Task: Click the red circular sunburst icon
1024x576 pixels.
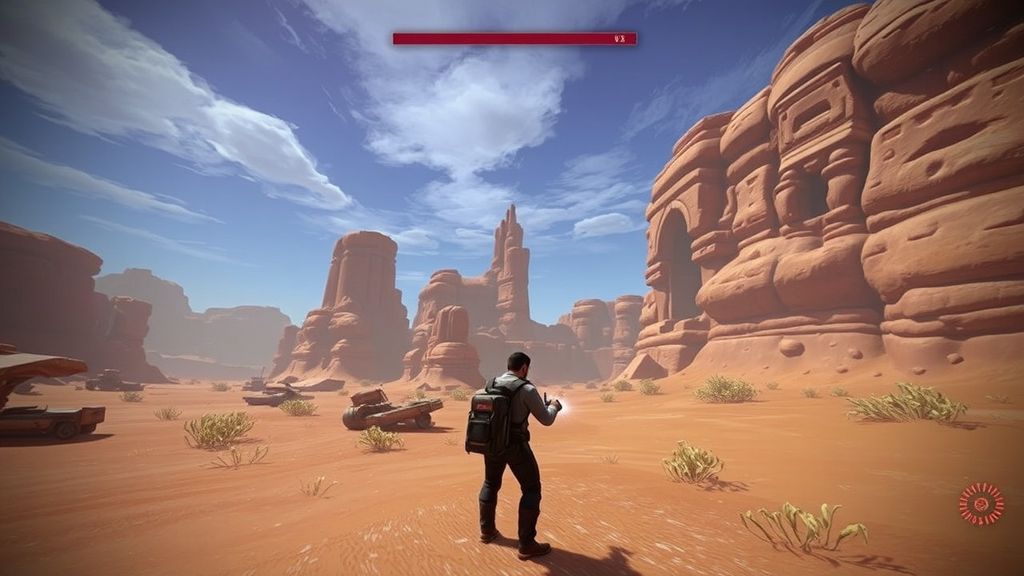Action: 980,502
